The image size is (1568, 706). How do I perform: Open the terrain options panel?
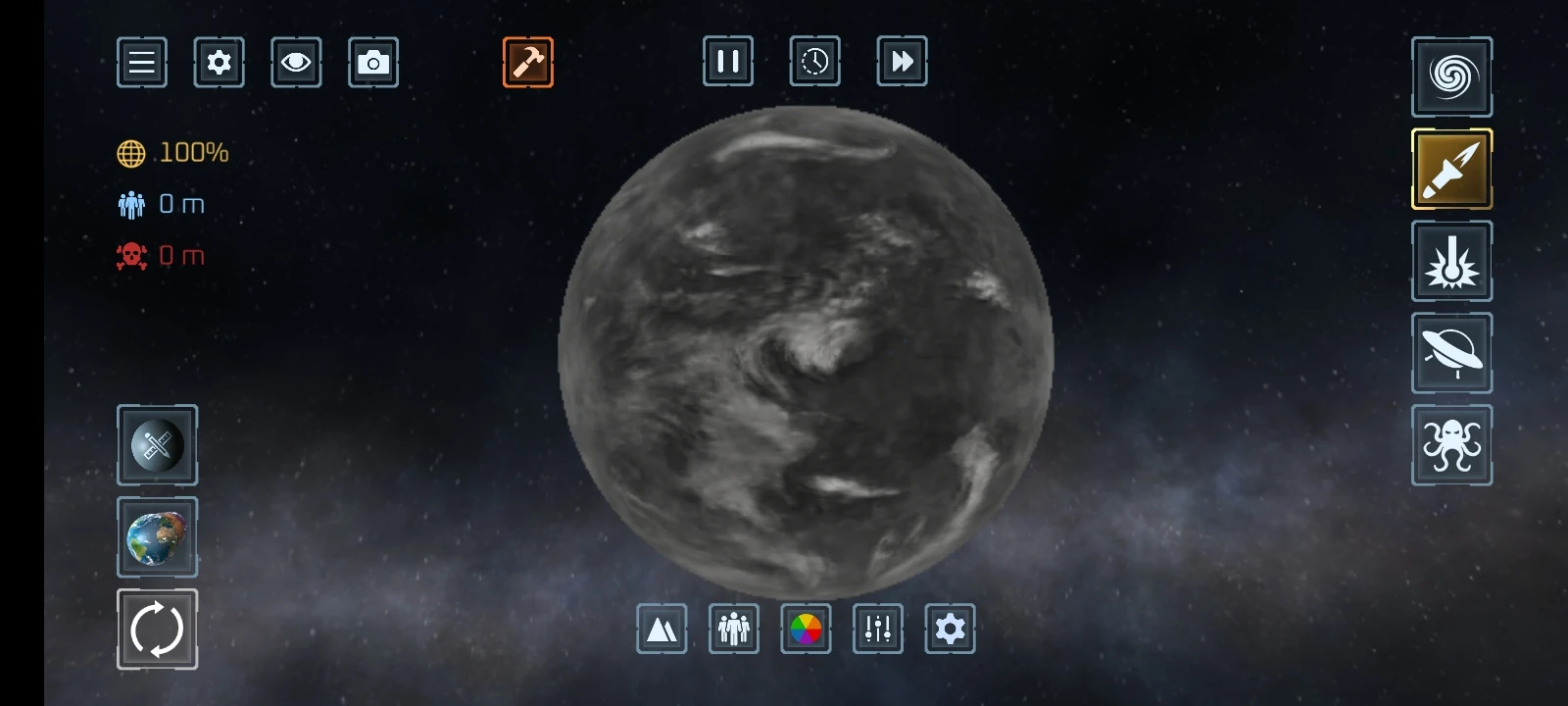pos(661,630)
